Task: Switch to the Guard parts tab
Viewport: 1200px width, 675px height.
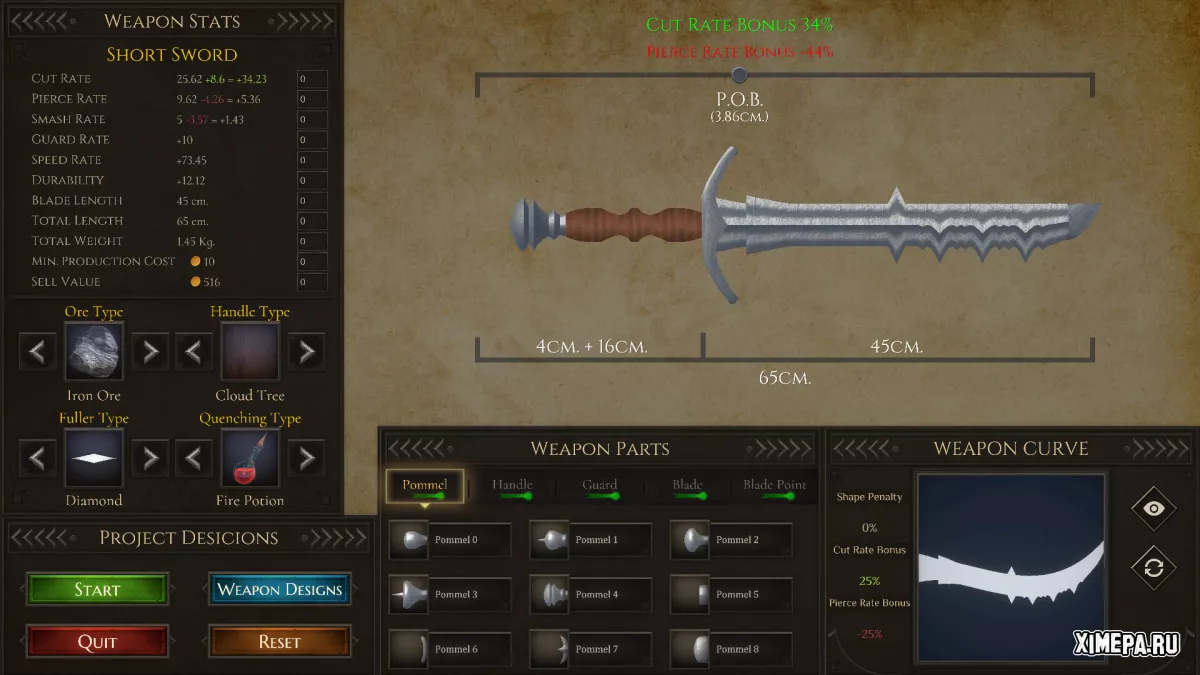Action: pos(600,486)
